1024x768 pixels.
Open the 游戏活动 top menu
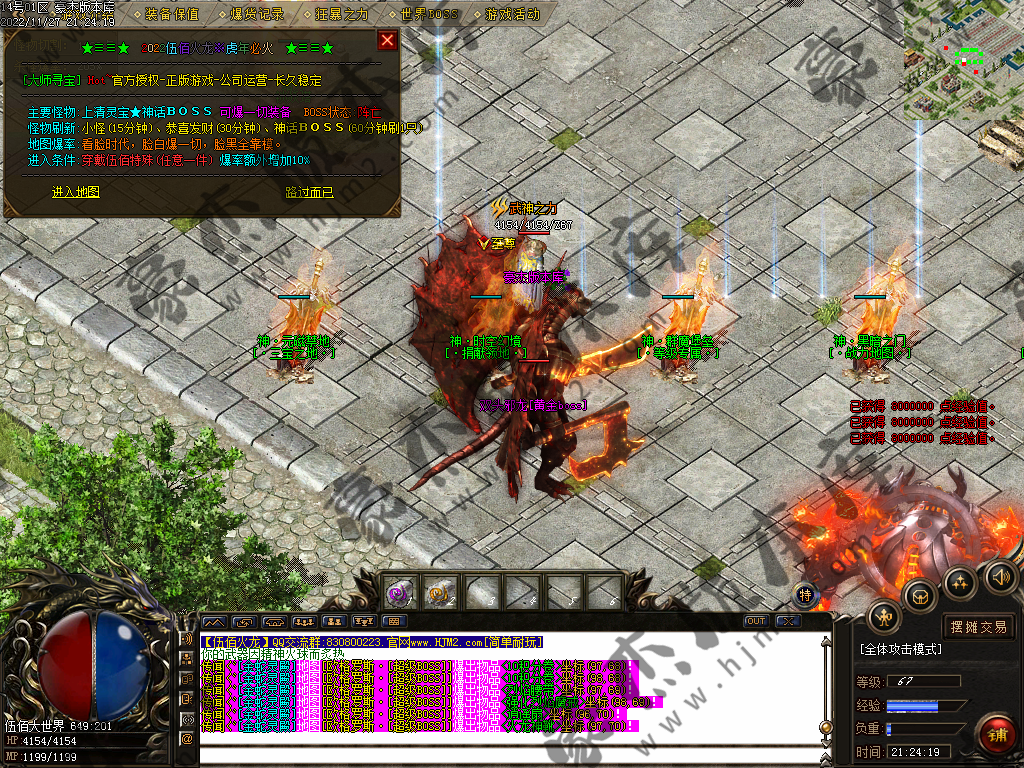512,14
